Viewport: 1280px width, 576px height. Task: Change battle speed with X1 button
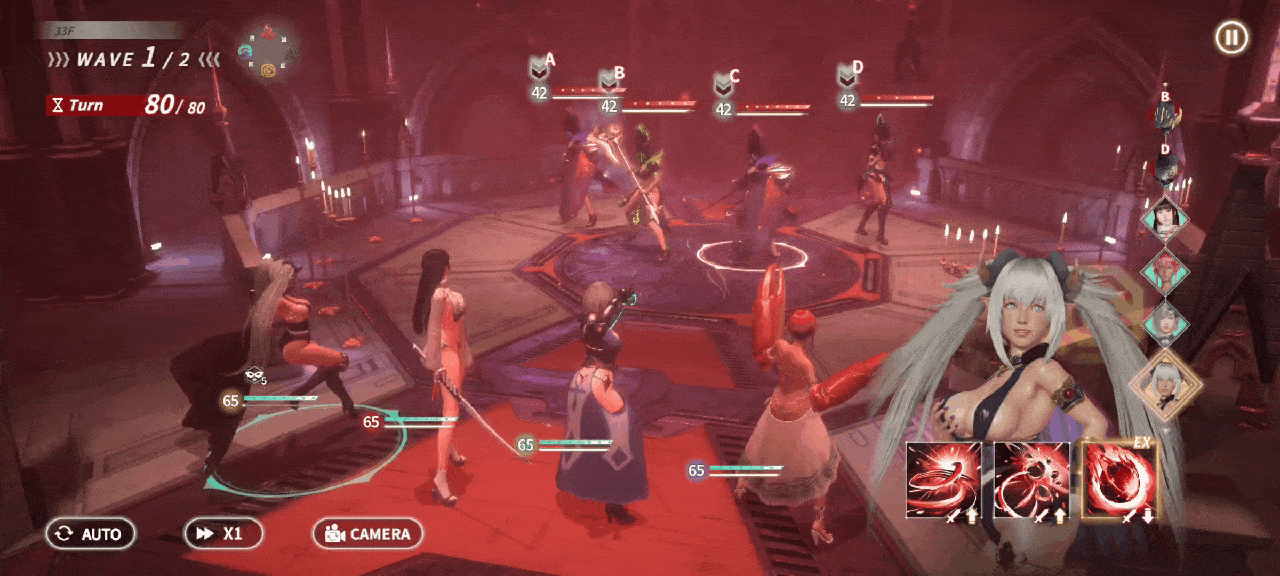pyautogui.click(x=223, y=534)
